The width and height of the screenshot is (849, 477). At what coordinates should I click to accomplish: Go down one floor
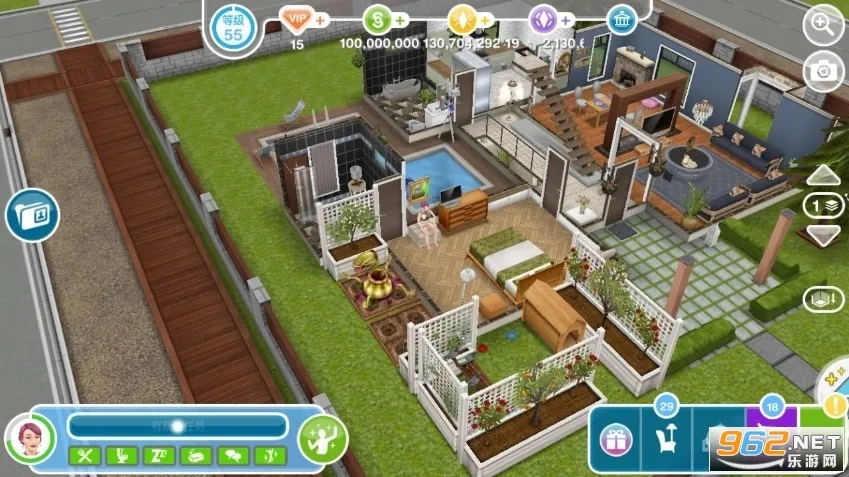(x=823, y=236)
